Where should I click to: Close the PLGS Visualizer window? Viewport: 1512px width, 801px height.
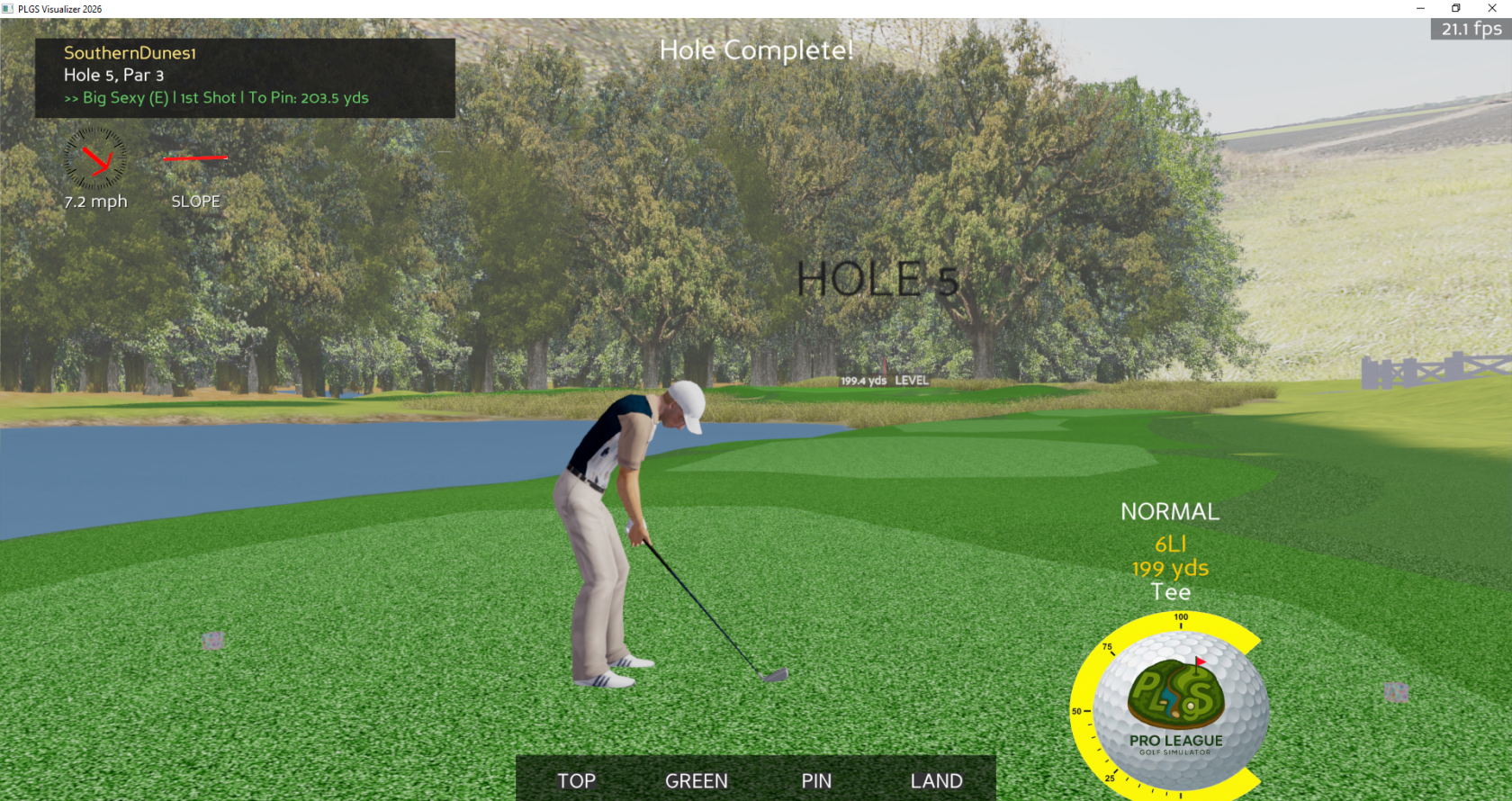[1491, 8]
